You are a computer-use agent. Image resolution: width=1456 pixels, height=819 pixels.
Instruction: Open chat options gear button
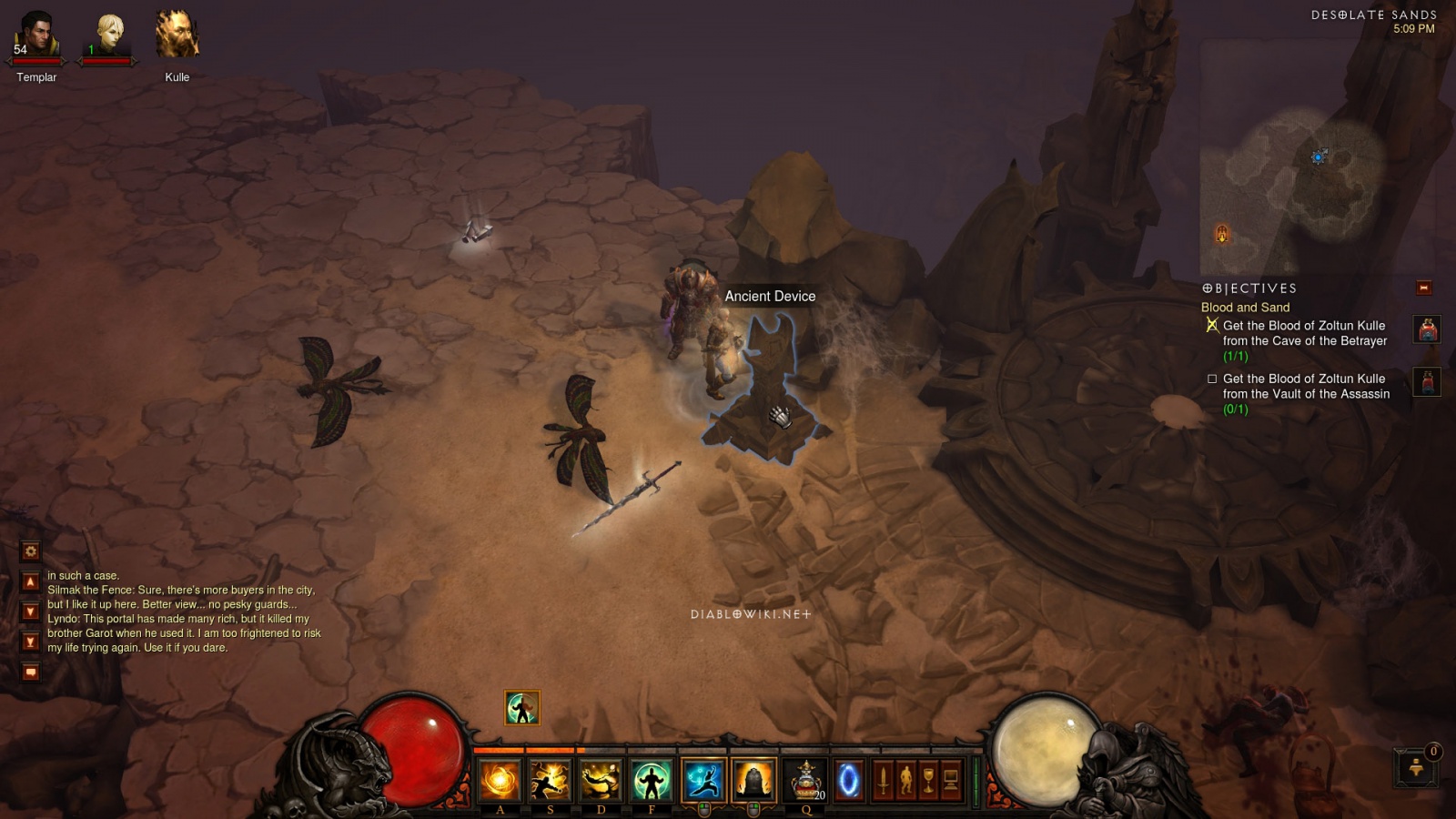[x=31, y=551]
